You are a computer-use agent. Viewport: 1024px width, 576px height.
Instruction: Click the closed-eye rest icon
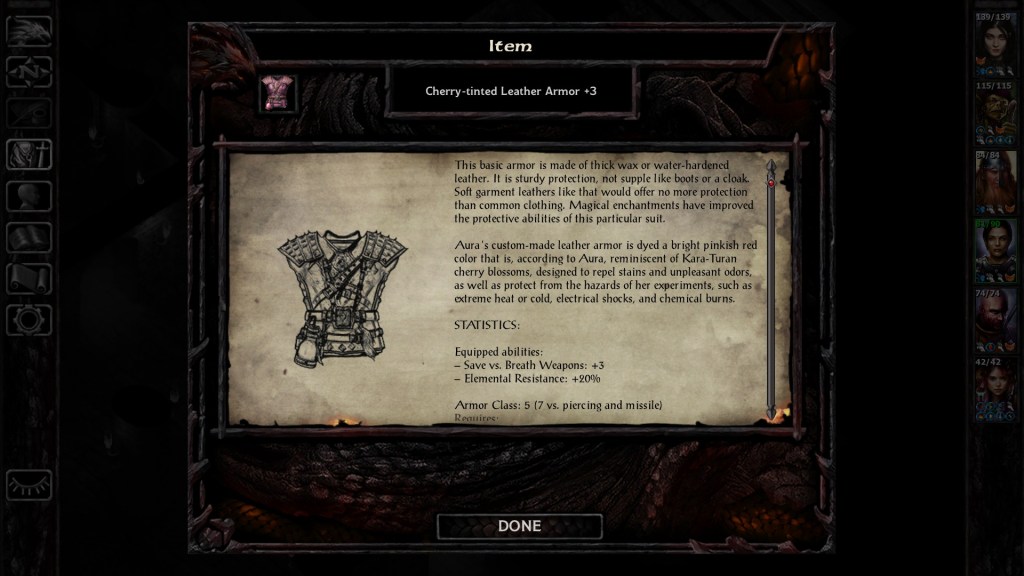point(29,485)
